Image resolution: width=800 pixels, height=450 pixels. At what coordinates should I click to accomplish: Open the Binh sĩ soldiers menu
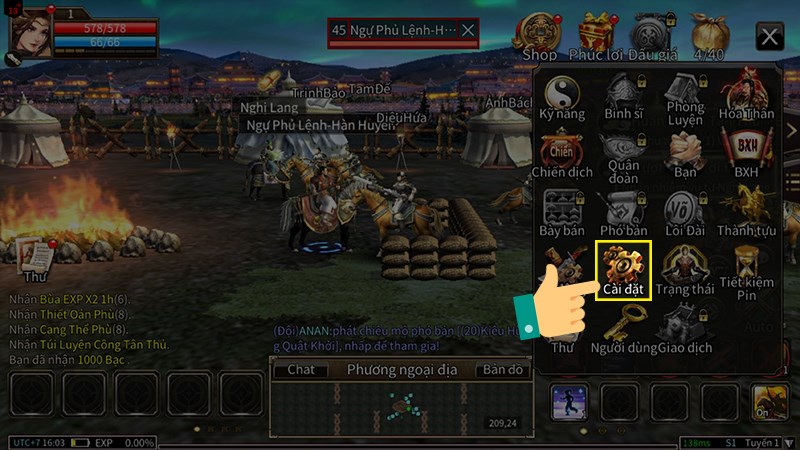pos(625,97)
